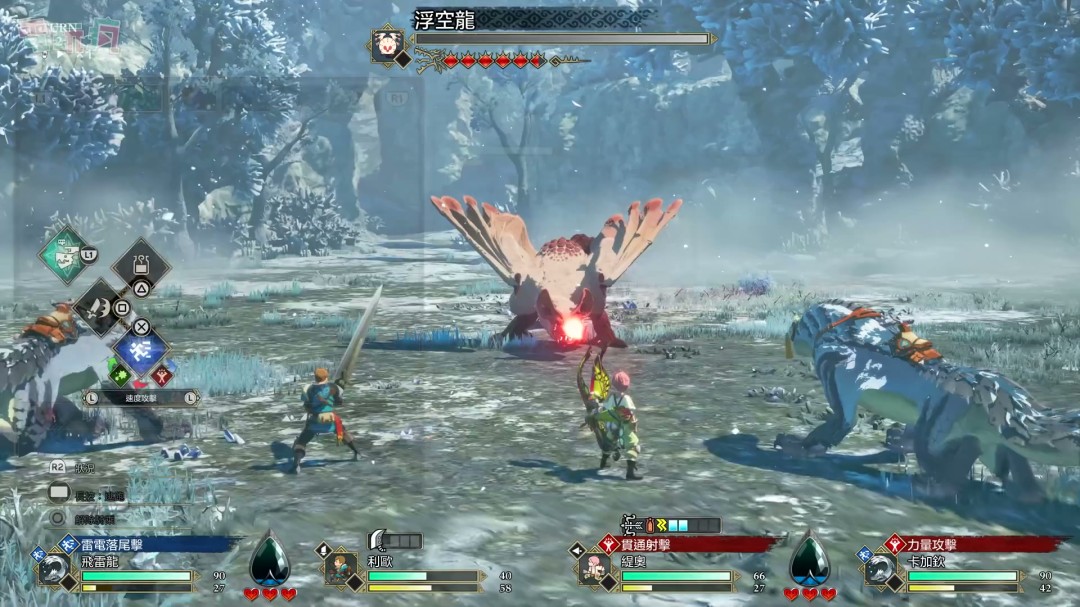The image size is (1080, 607).
Task: Pick the green technical attack type
Action: [x=119, y=374]
